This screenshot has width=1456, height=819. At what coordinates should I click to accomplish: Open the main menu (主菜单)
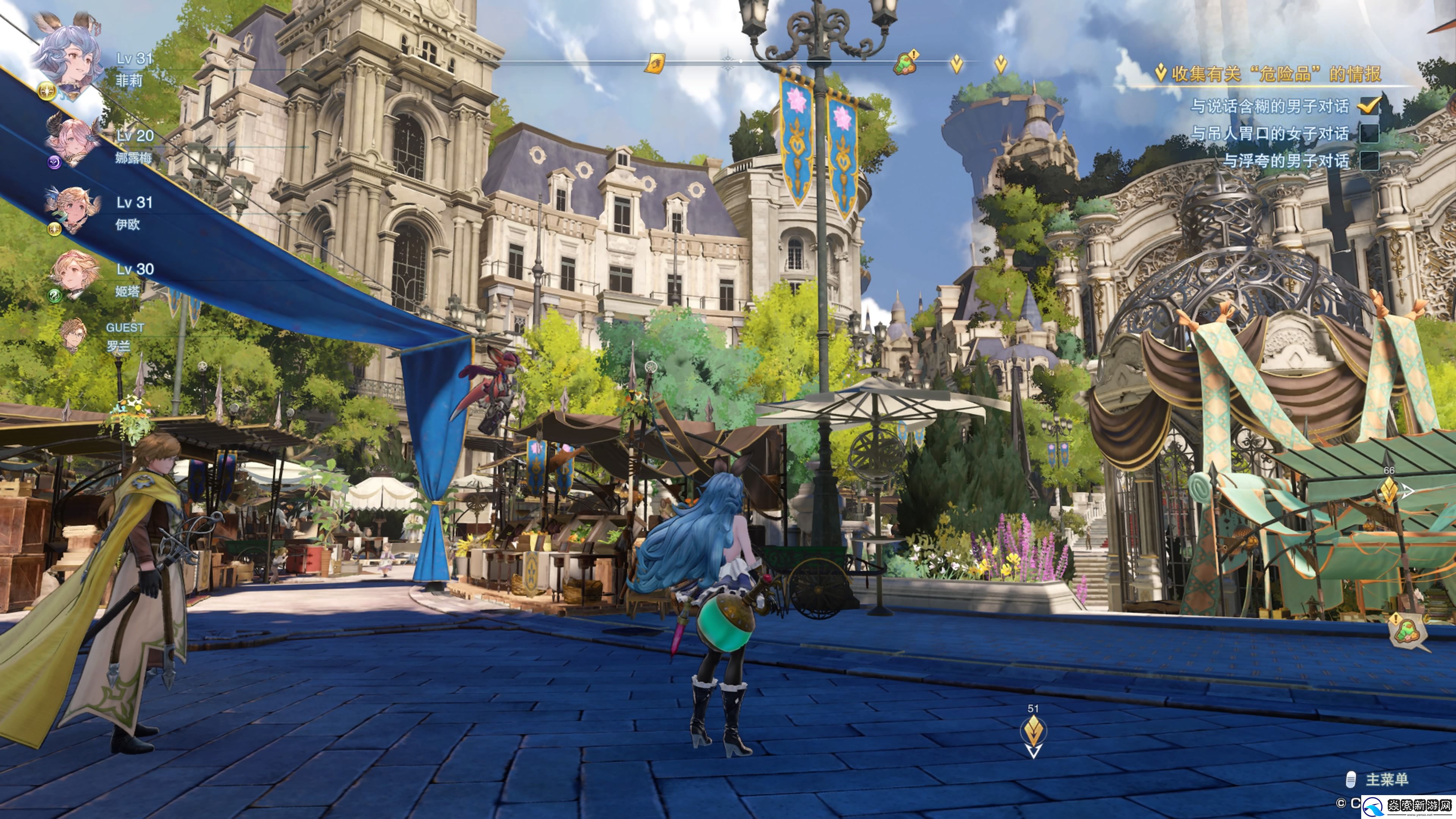[x=1386, y=780]
